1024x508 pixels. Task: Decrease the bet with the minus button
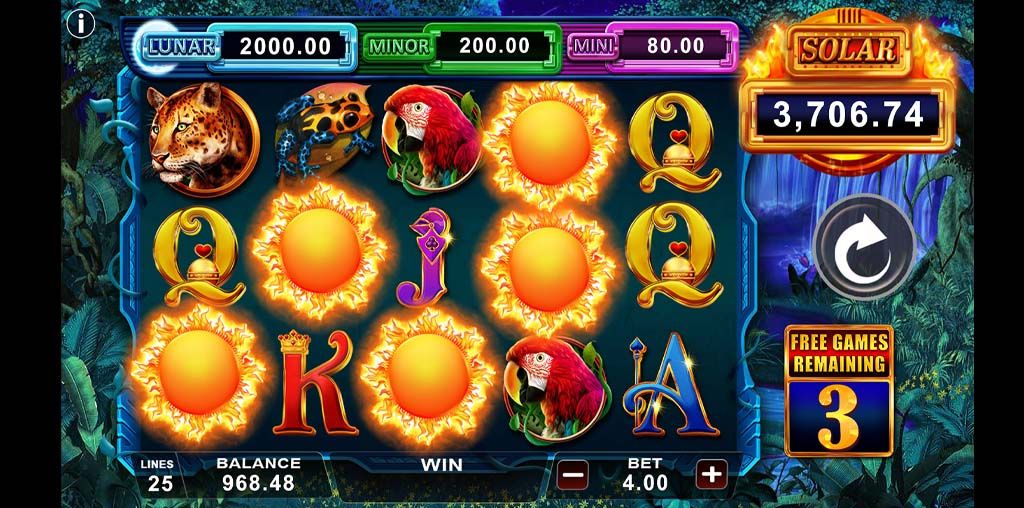coord(572,474)
